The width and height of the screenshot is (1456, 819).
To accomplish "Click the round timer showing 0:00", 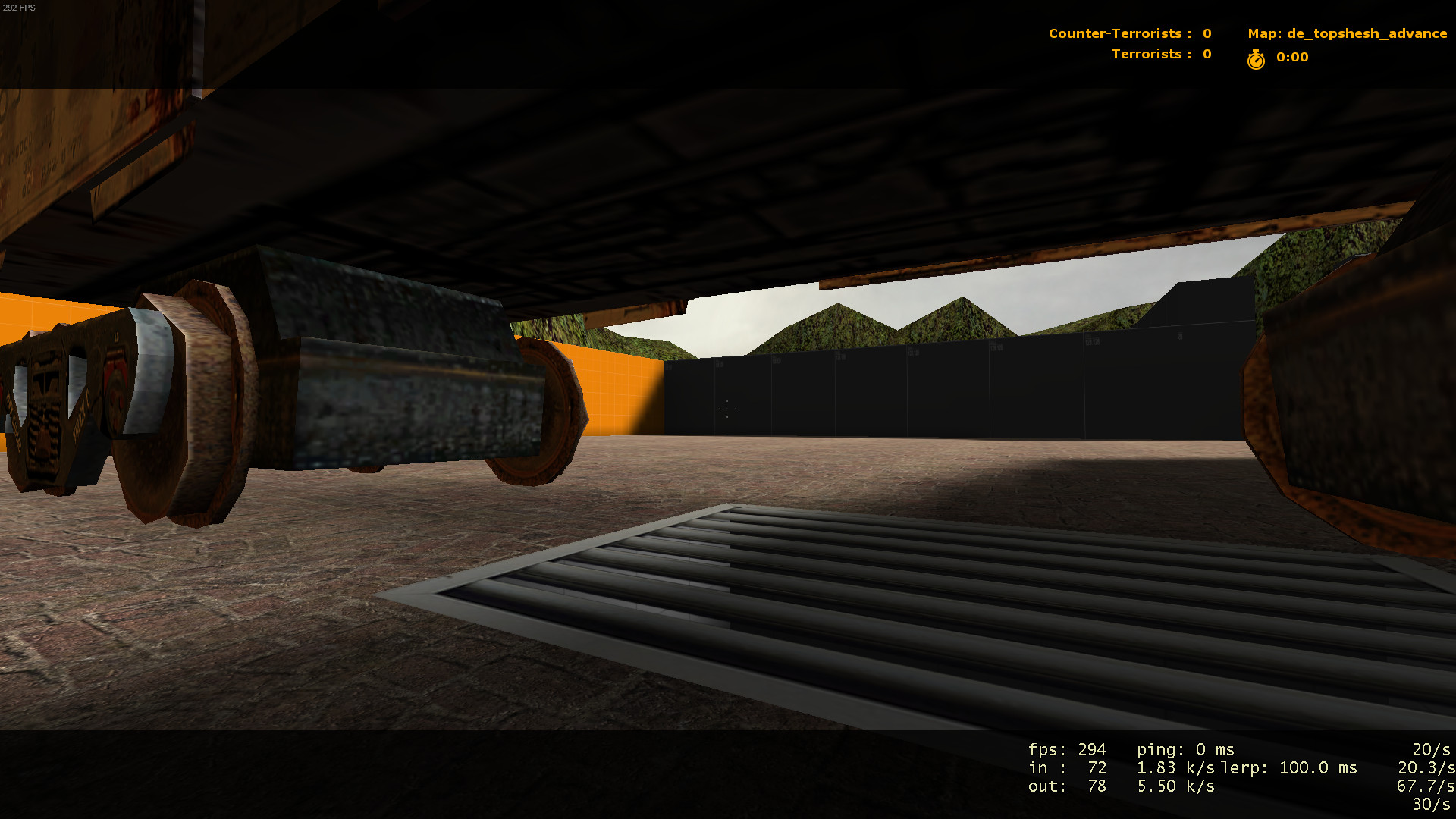I will point(1291,58).
